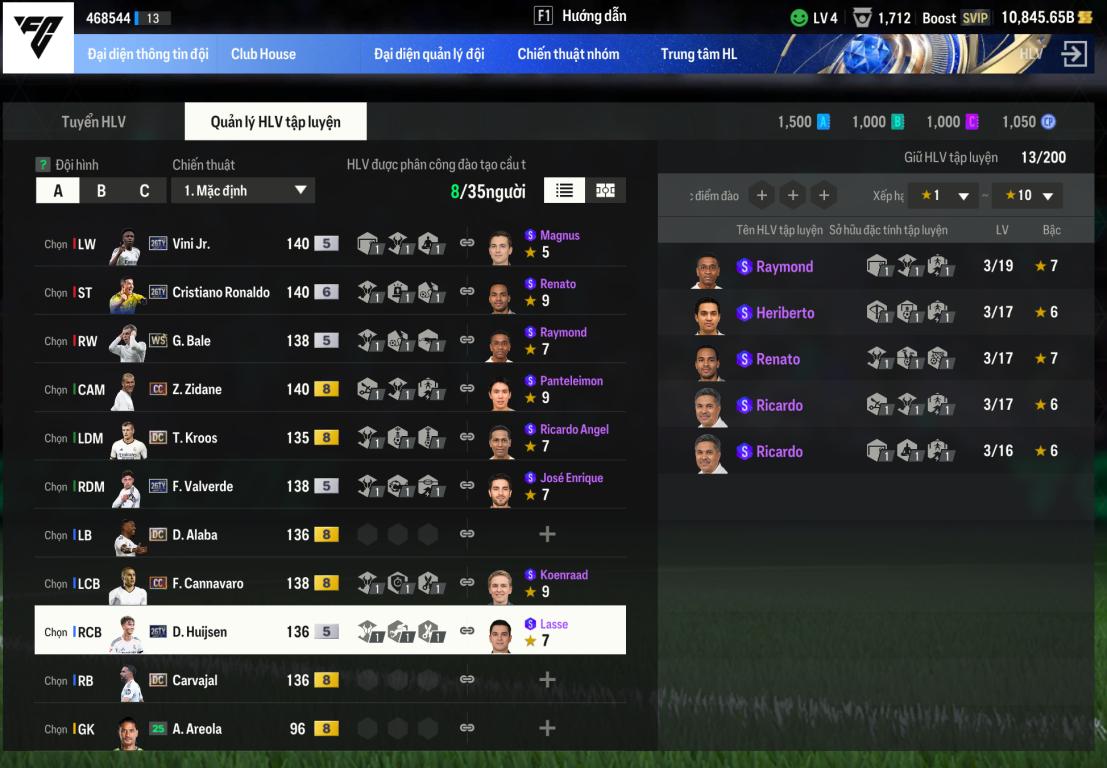Add a coach for Carvajal
Viewport: 1107px width, 768px height.
[x=547, y=680]
